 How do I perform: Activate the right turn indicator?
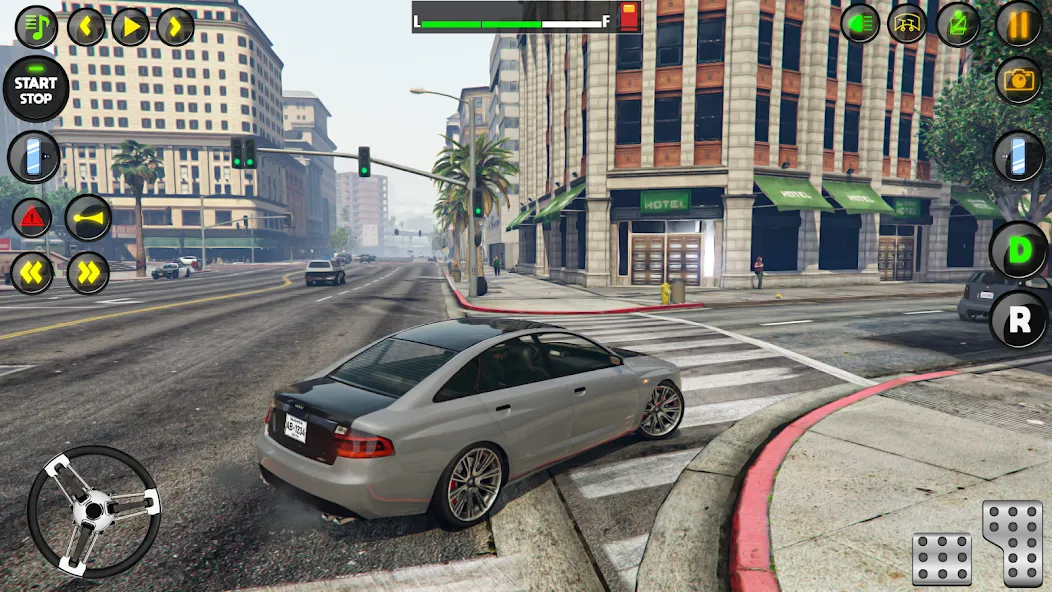coord(88,272)
